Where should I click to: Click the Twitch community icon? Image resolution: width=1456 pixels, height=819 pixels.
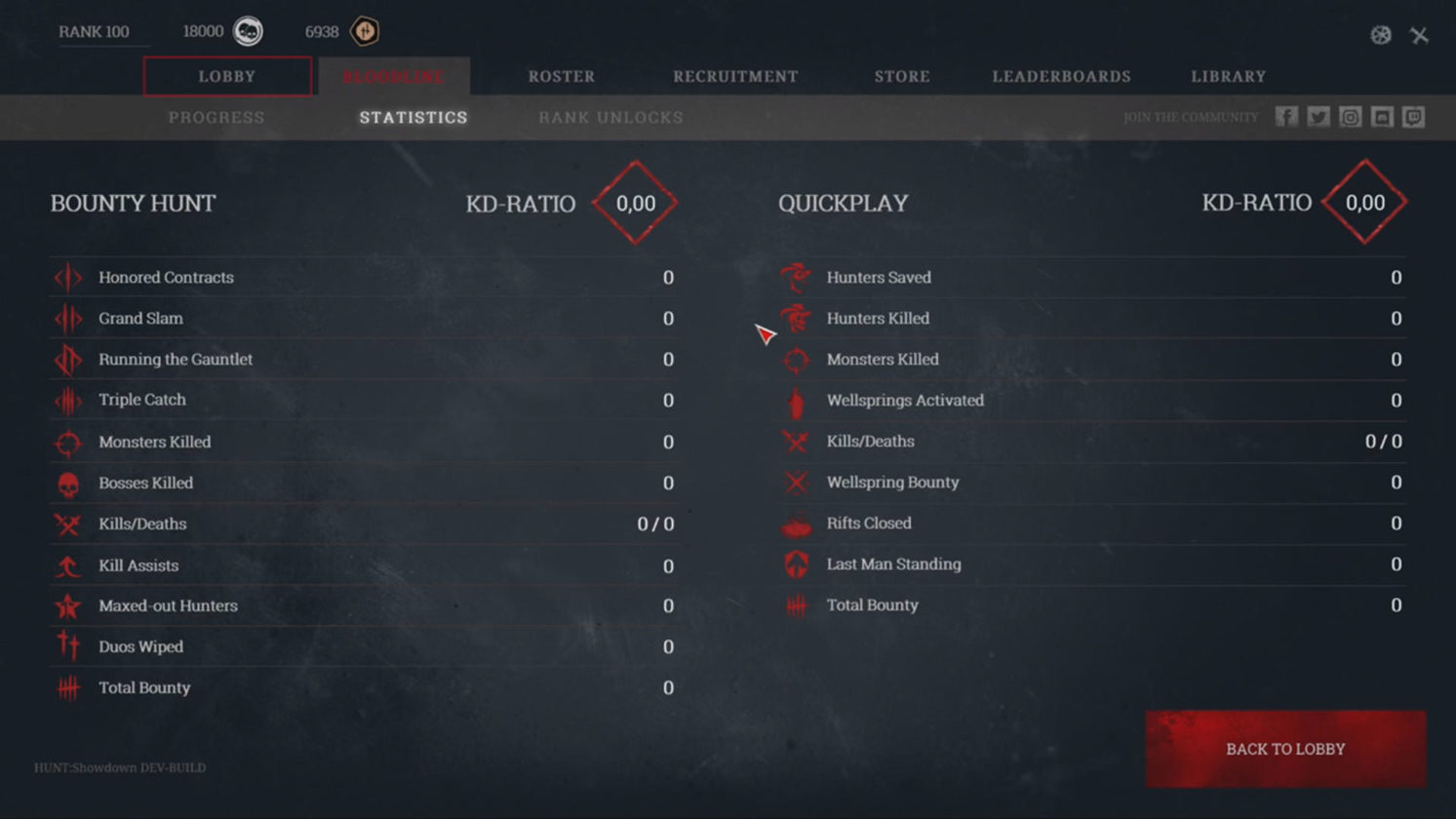pos(1413,116)
